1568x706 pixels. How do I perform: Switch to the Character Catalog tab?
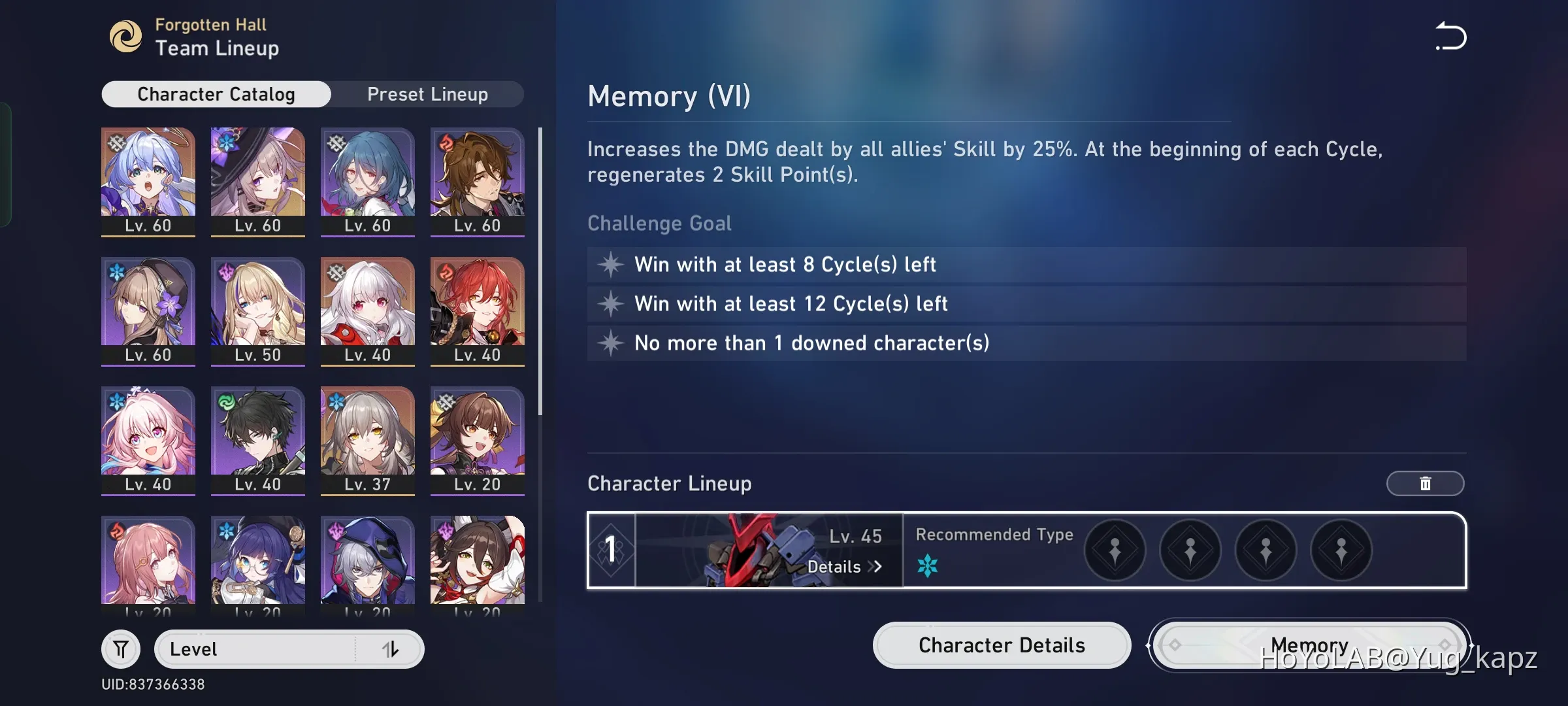tap(216, 93)
